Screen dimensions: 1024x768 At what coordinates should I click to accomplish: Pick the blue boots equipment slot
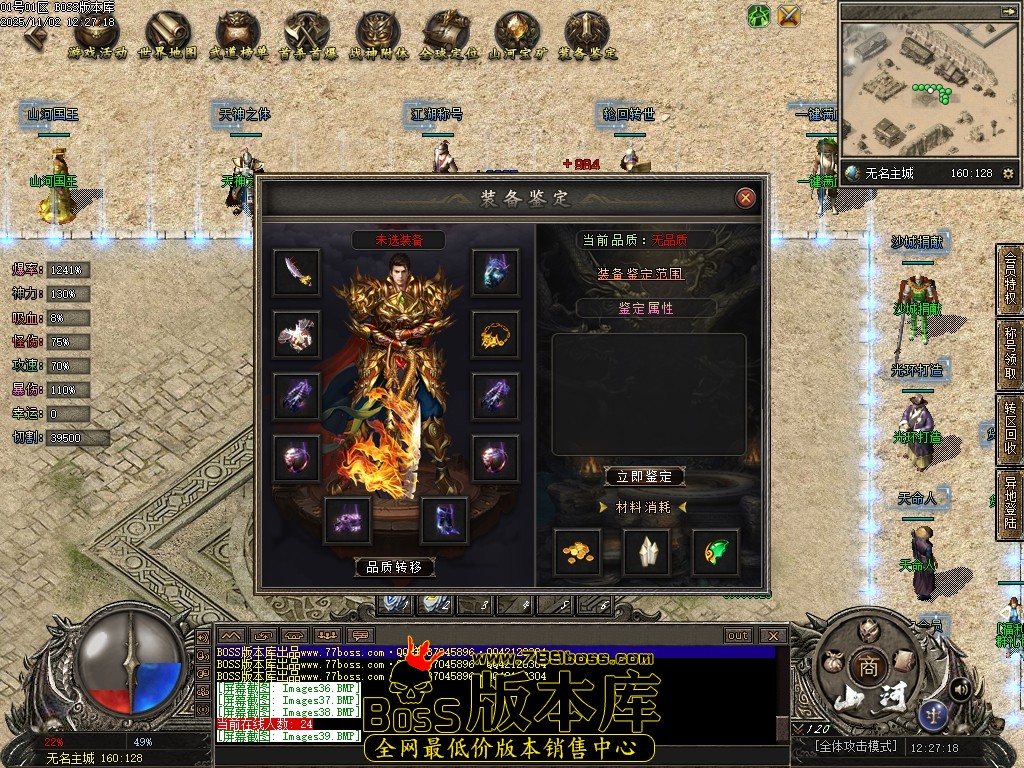pos(444,520)
